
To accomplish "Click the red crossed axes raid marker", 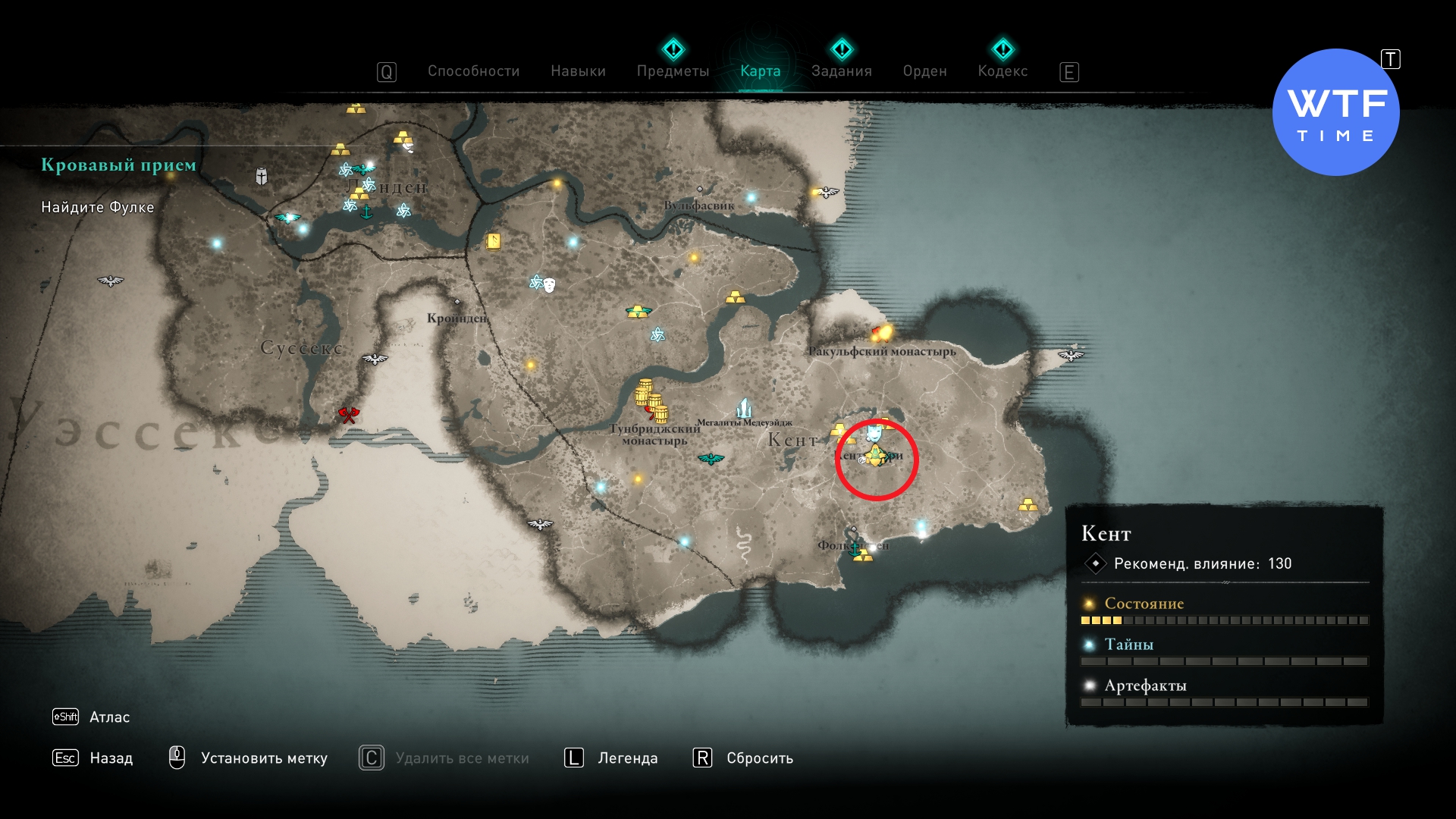I will pyautogui.click(x=348, y=415).
